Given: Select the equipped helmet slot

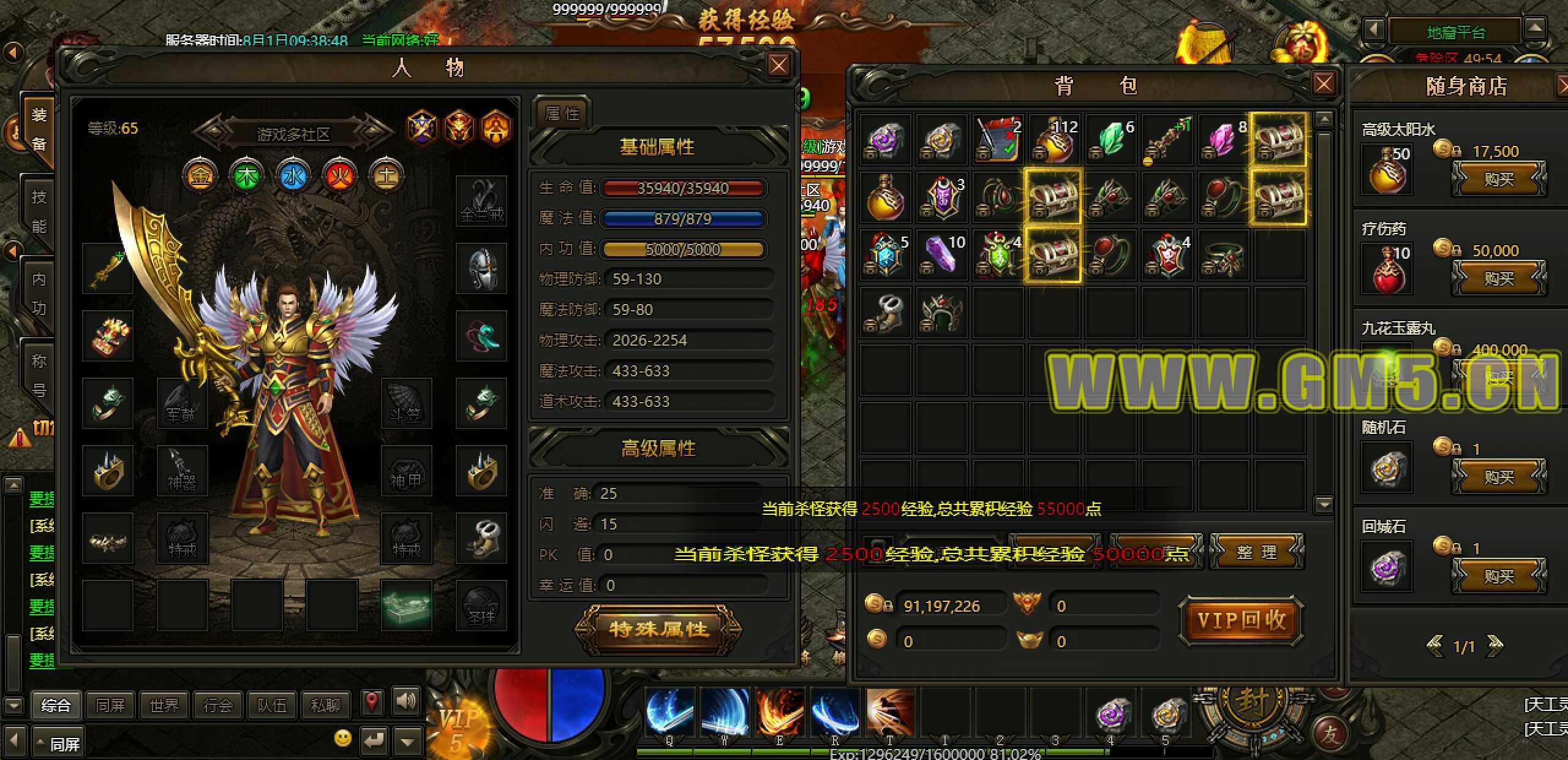Looking at the screenshot, I should coord(481,268).
